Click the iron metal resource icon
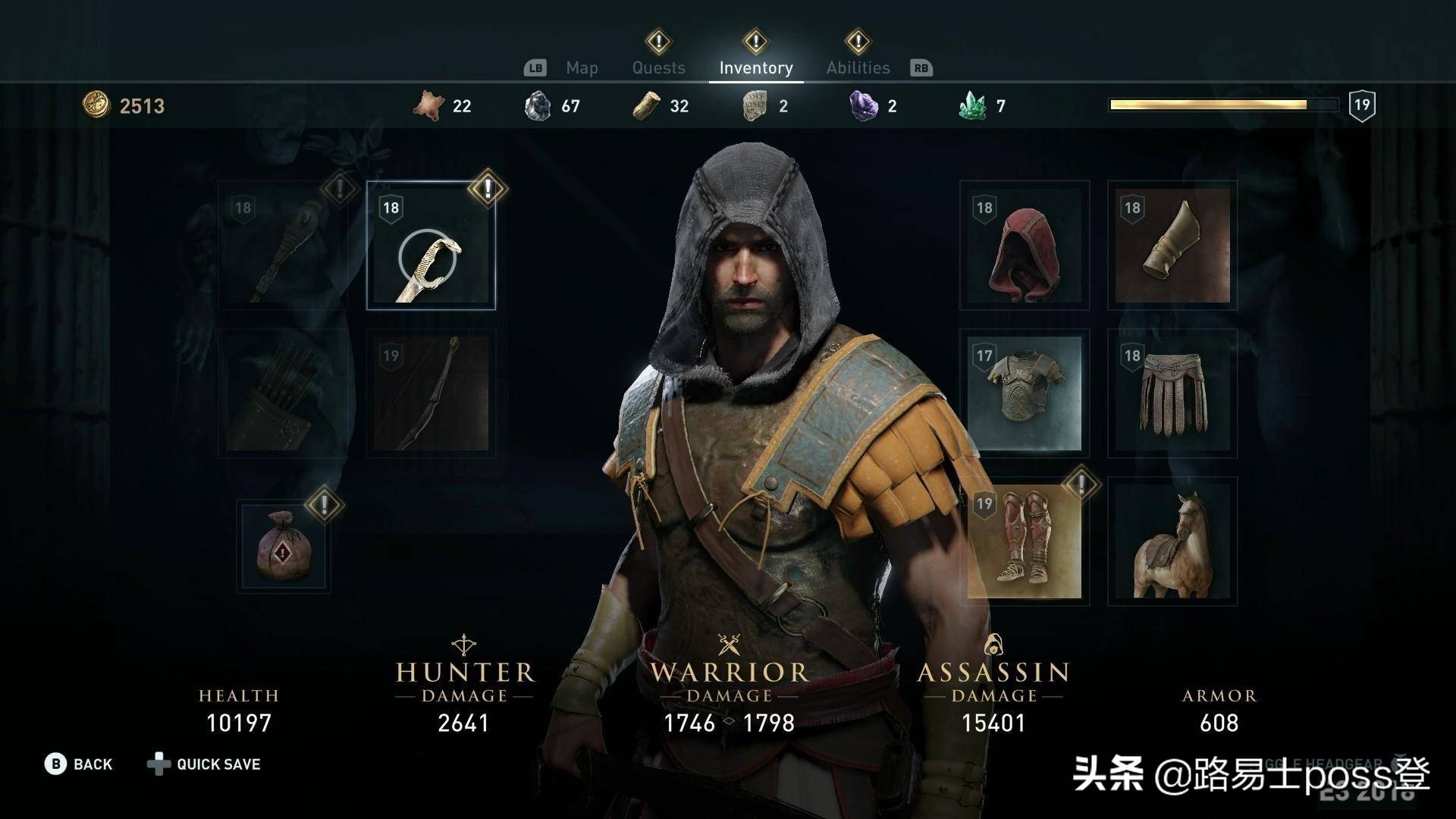The image size is (1456, 819). click(x=539, y=105)
